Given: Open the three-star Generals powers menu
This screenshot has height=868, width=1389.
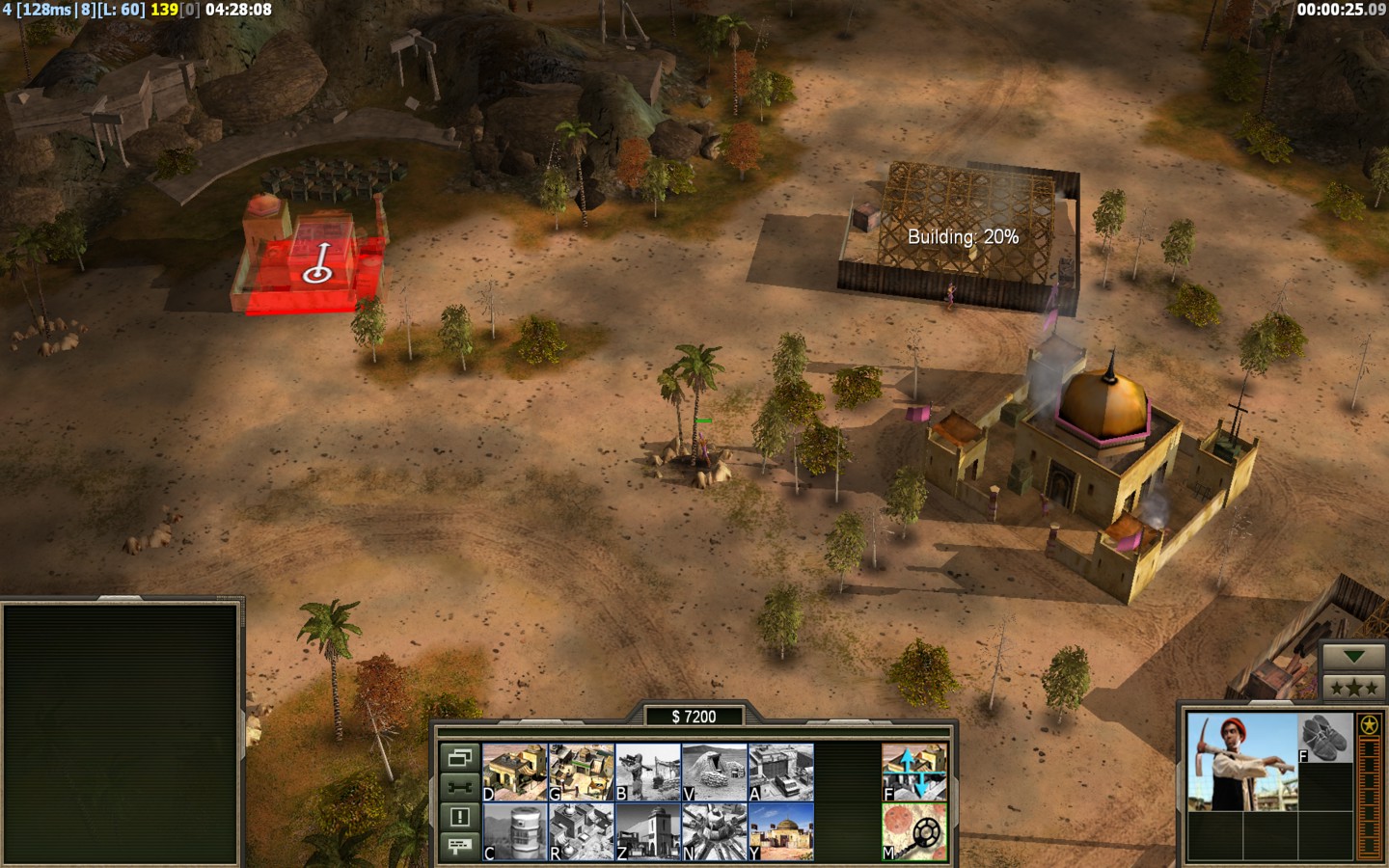Looking at the screenshot, I should coord(1353,687).
